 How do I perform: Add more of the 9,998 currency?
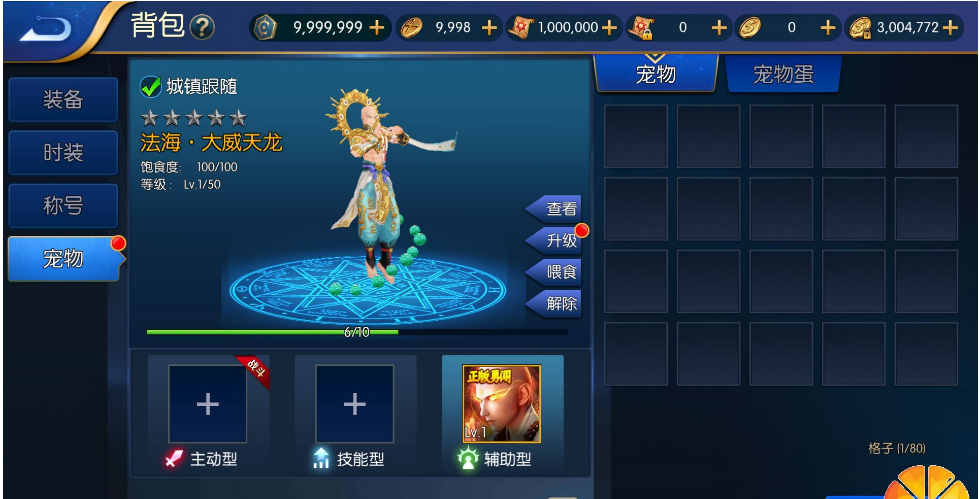(x=489, y=28)
